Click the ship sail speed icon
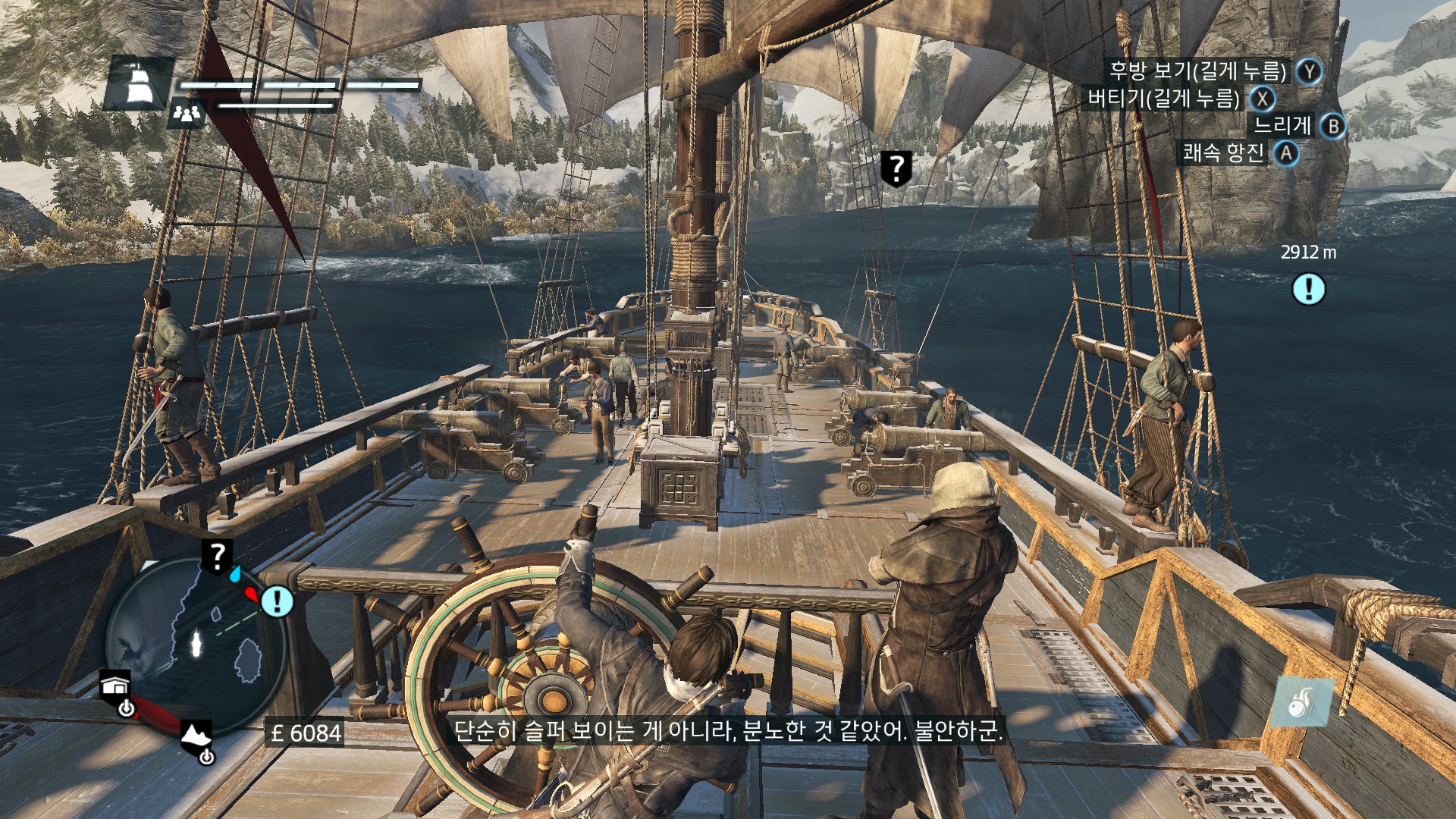This screenshot has width=1456, height=819. coord(139,83)
